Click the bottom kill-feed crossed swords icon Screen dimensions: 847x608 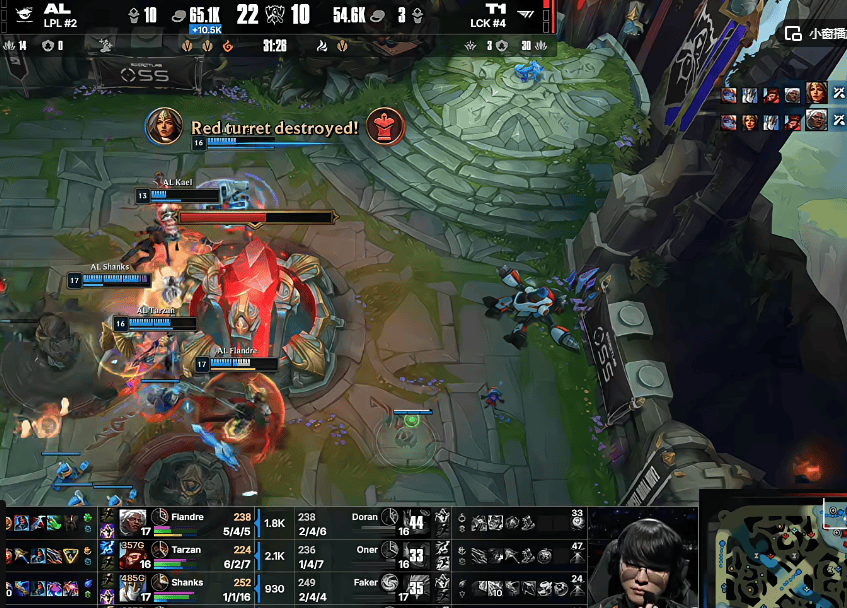[838, 121]
